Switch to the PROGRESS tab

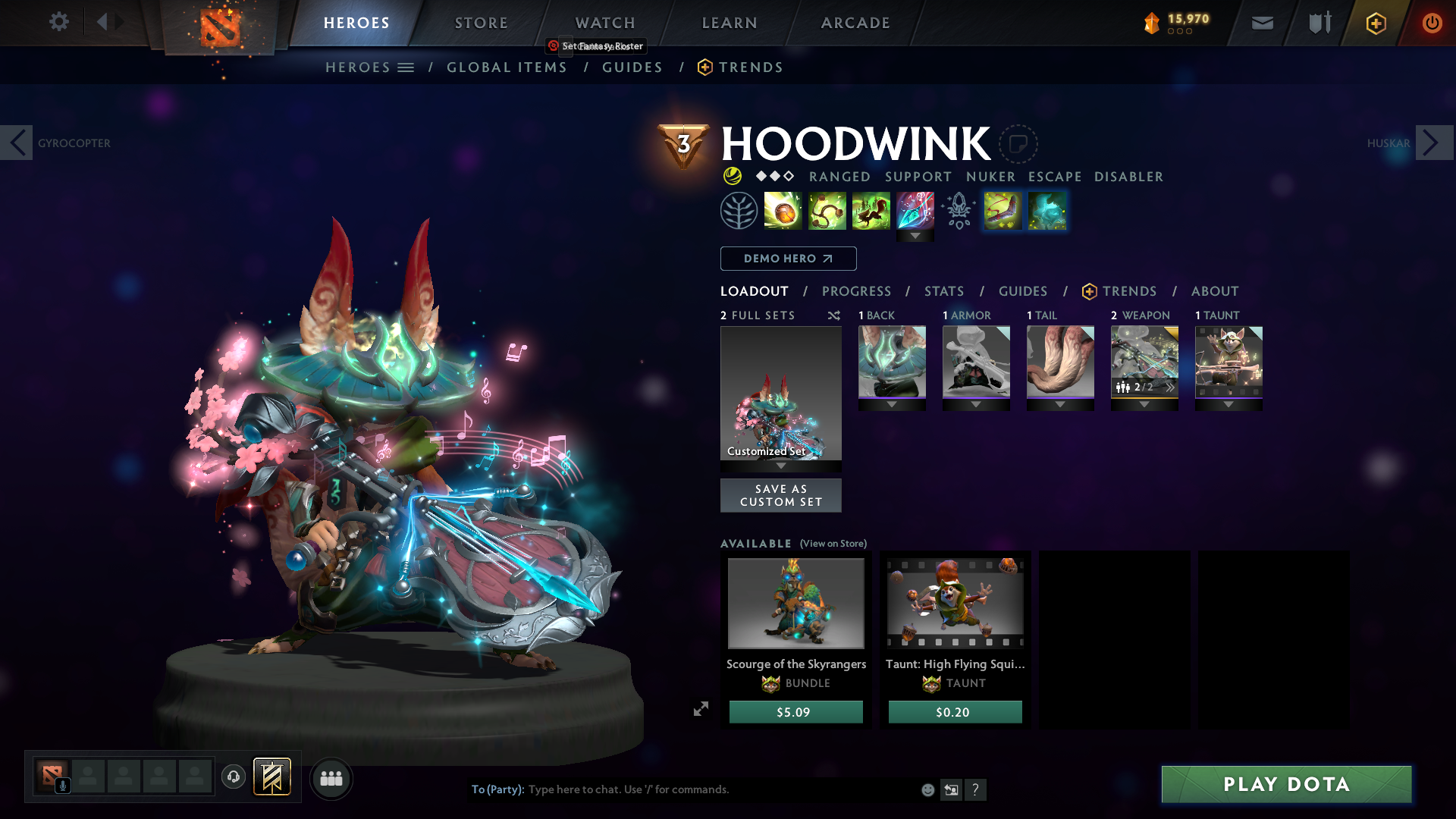[x=857, y=290]
